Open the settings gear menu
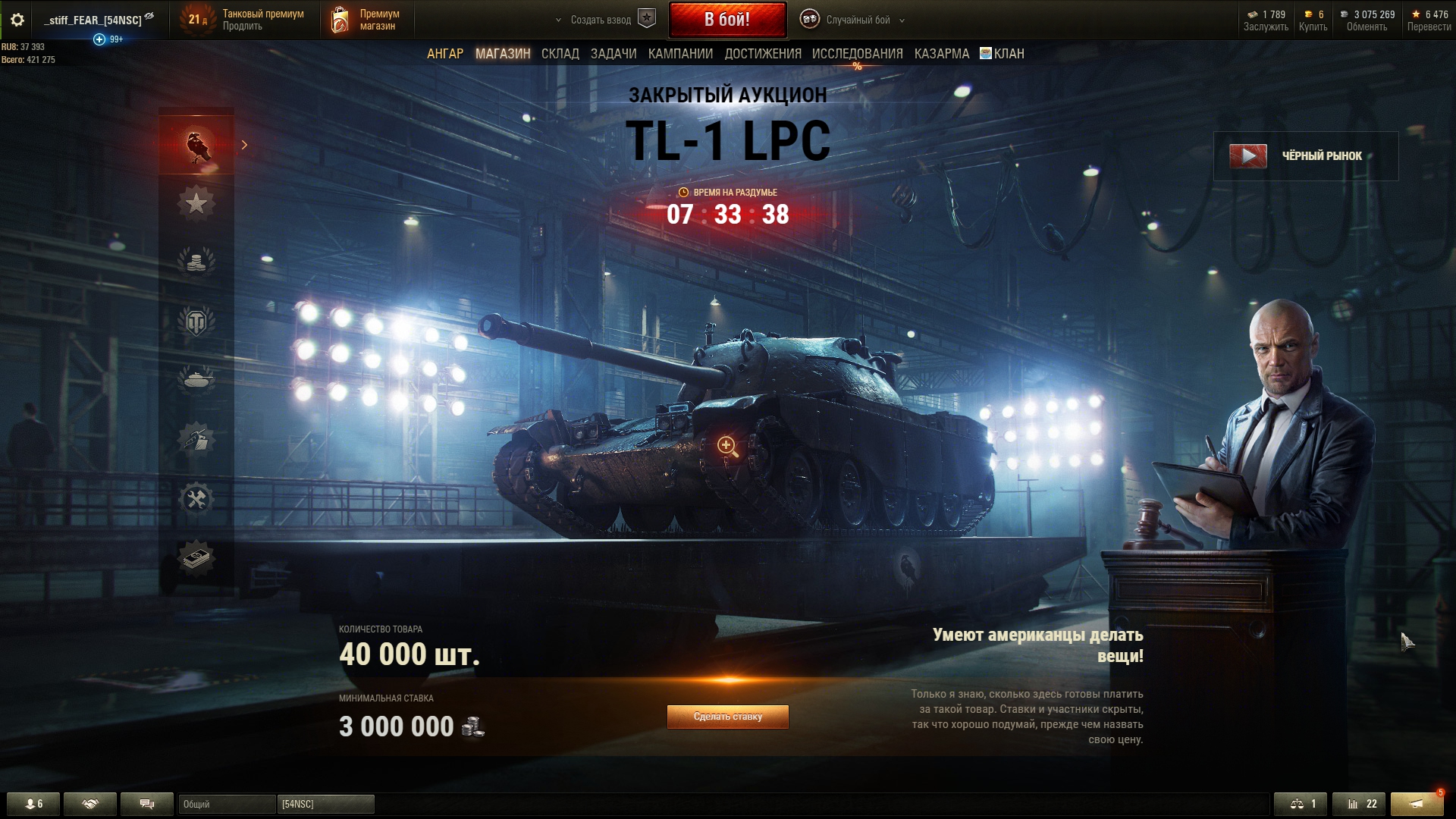The width and height of the screenshot is (1456, 819). click(x=17, y=20)
